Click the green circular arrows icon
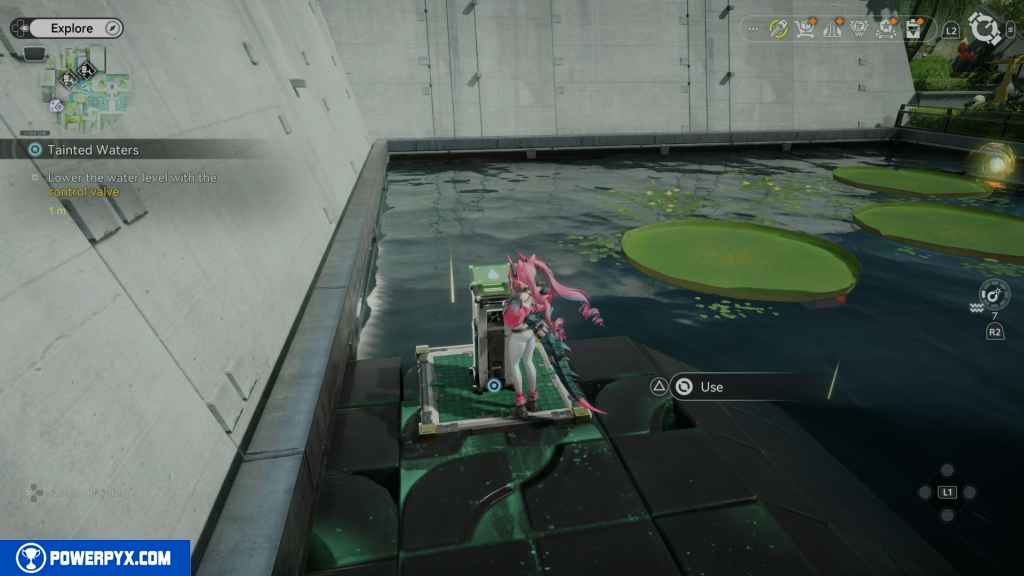The image size is (1024, 576). (x=778, y=29)
